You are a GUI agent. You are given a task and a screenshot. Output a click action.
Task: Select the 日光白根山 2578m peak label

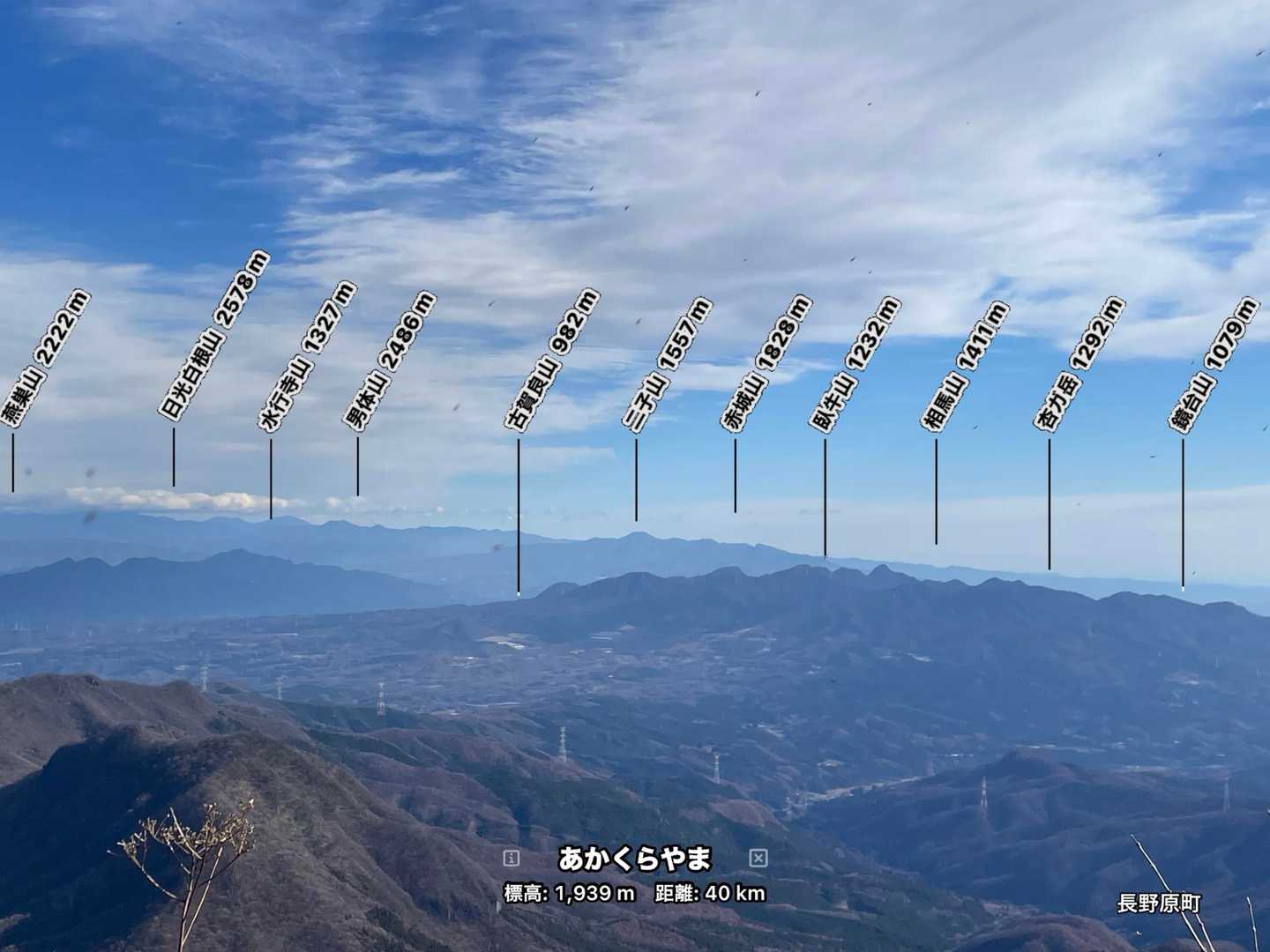214,336
